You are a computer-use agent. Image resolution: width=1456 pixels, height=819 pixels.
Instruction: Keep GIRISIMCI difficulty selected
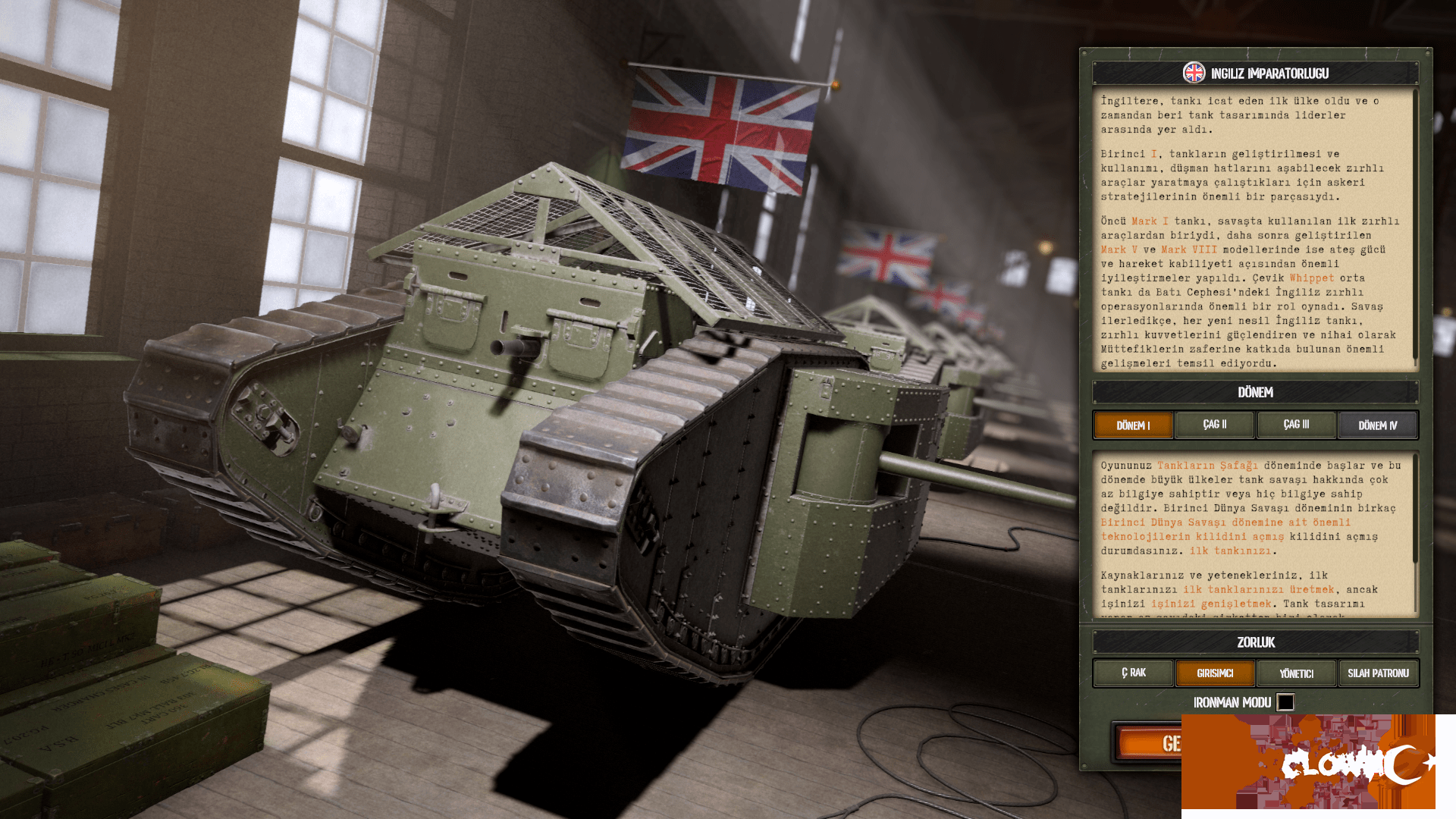(x=1215, y=673)
